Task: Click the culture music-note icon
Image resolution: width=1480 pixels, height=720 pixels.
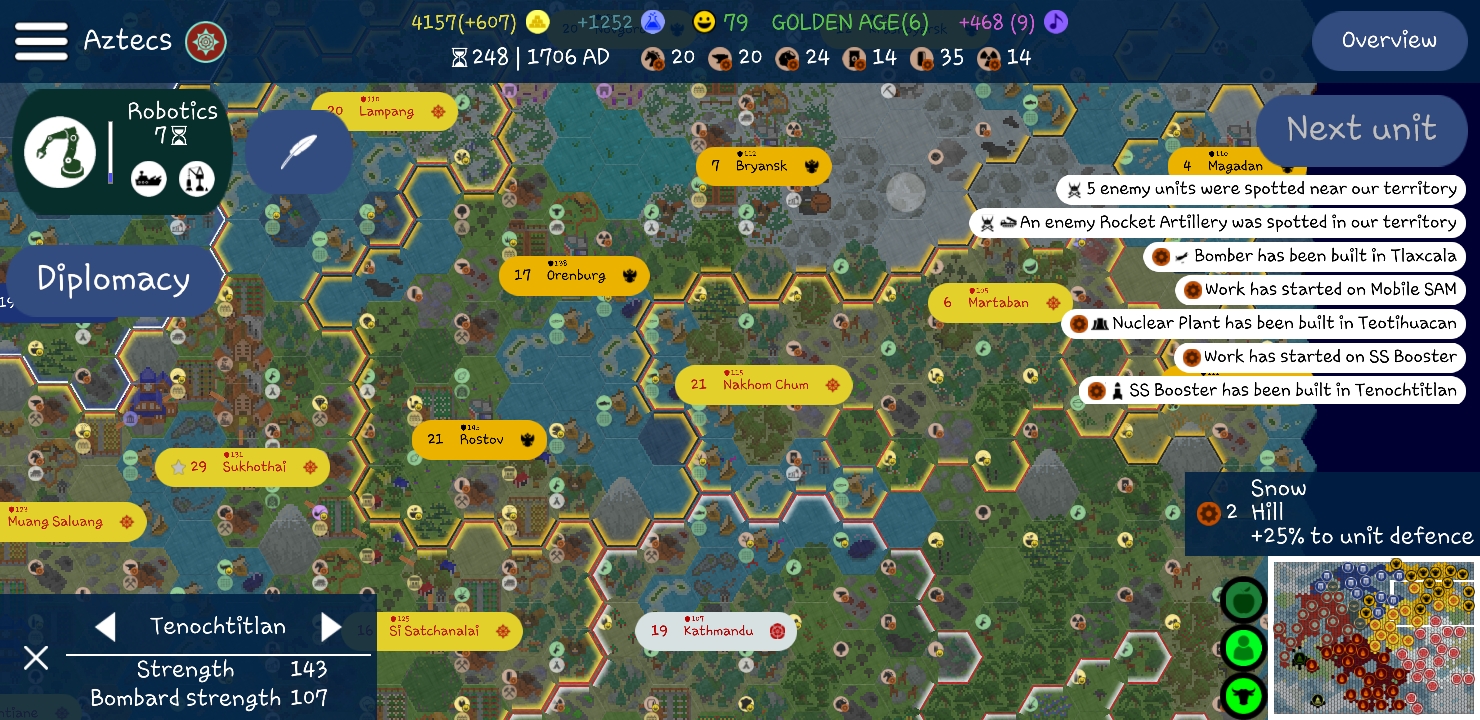Action: pos(1056,21)
